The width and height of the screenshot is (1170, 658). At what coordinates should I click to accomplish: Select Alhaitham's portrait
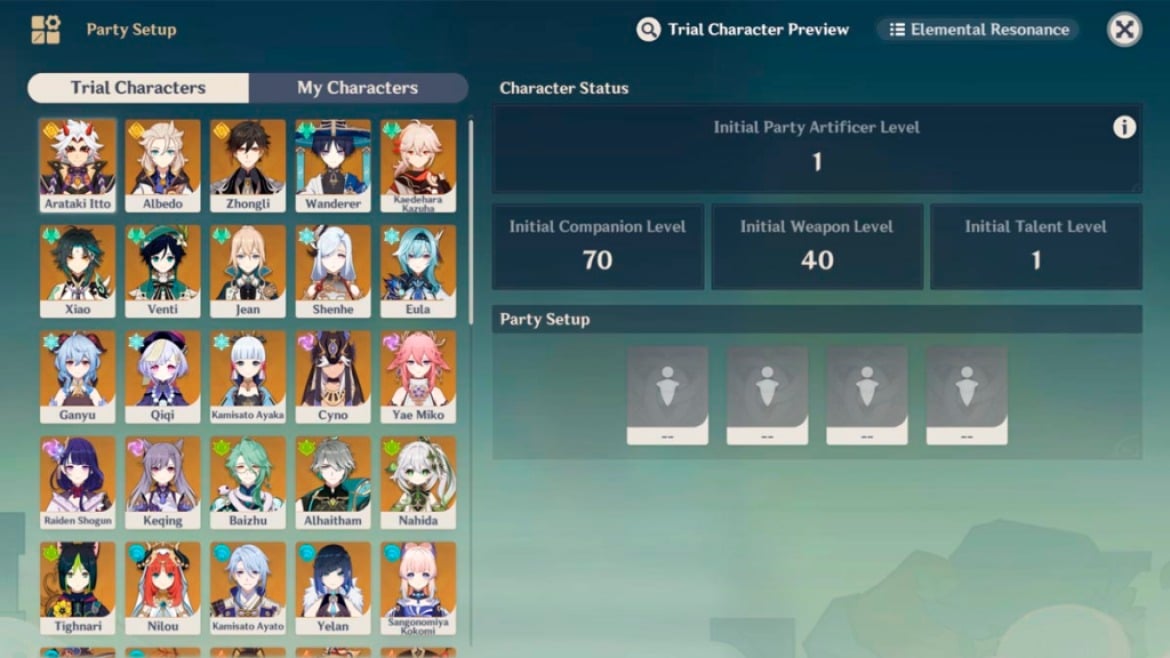333,481
